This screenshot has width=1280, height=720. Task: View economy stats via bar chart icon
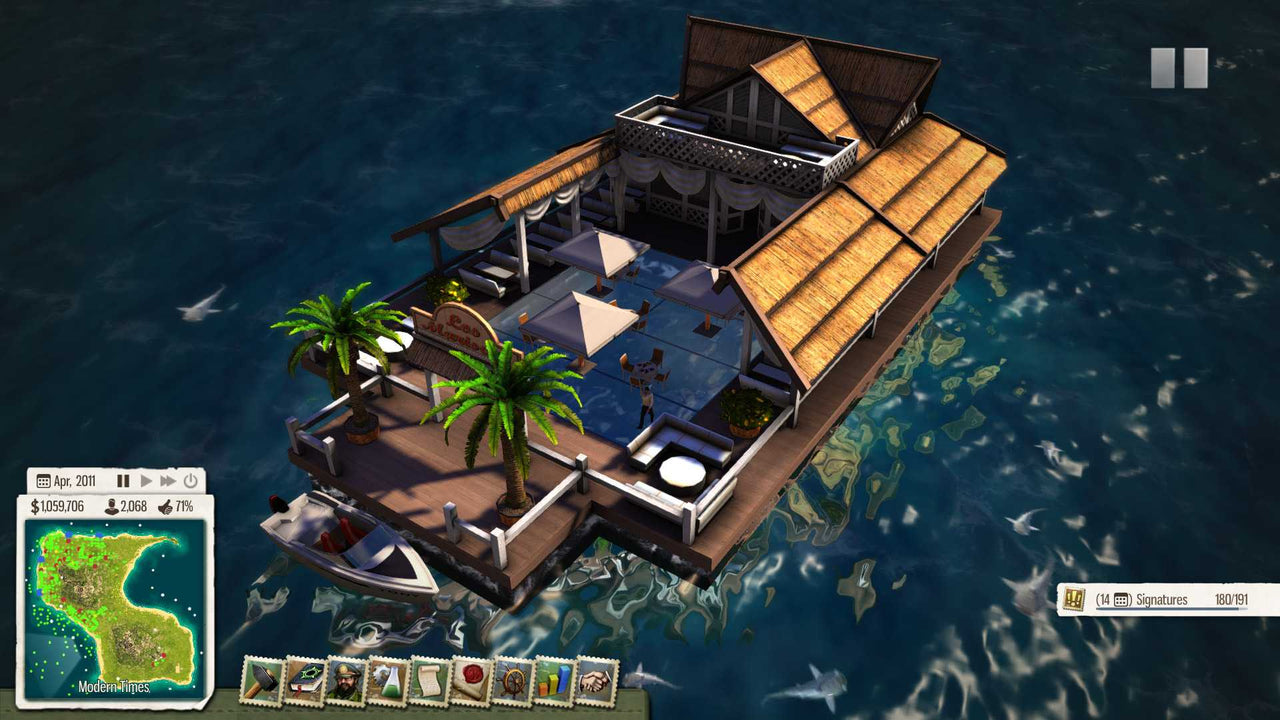556,683
